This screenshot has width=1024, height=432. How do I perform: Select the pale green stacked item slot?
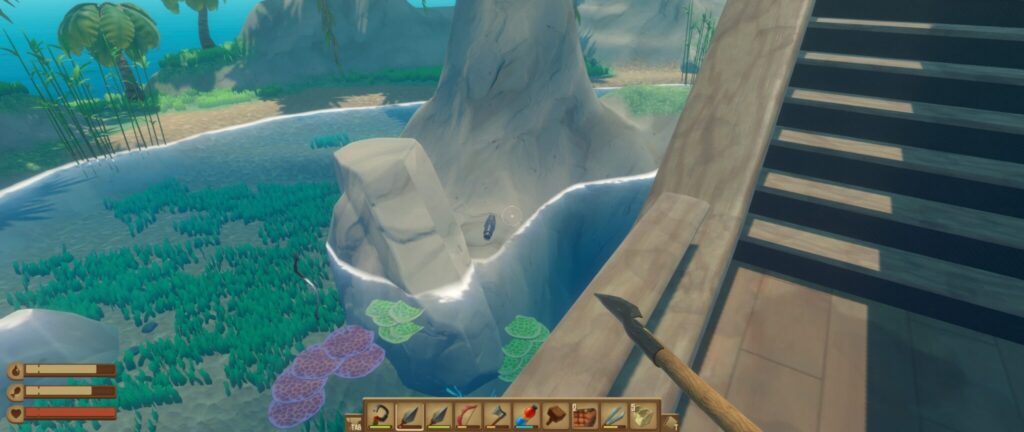click(643, 415)
